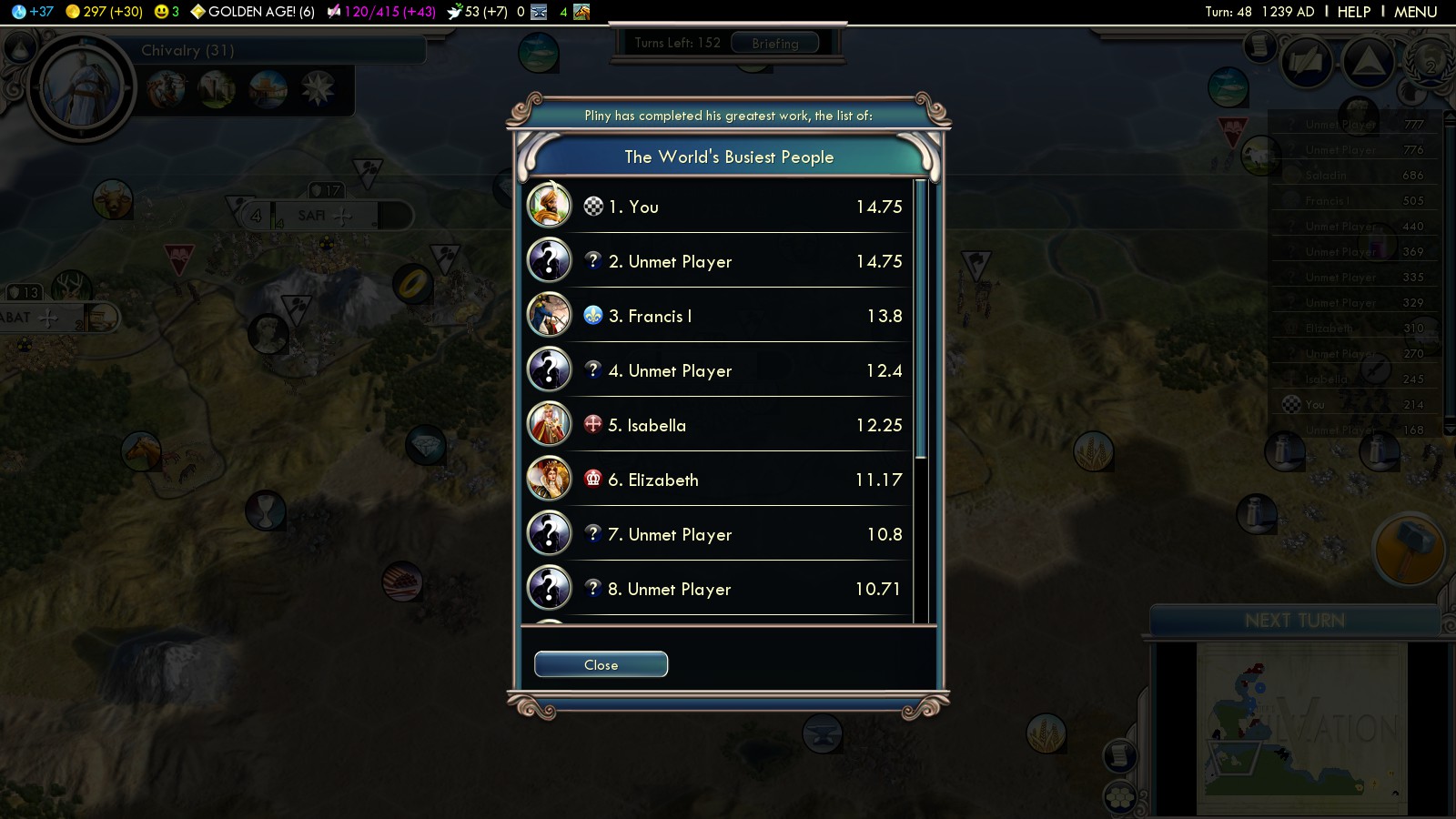The width and height of the screenshot is (1456, 819).
Task: Click the Golden Age status in top bar
Action: point(252,12)
